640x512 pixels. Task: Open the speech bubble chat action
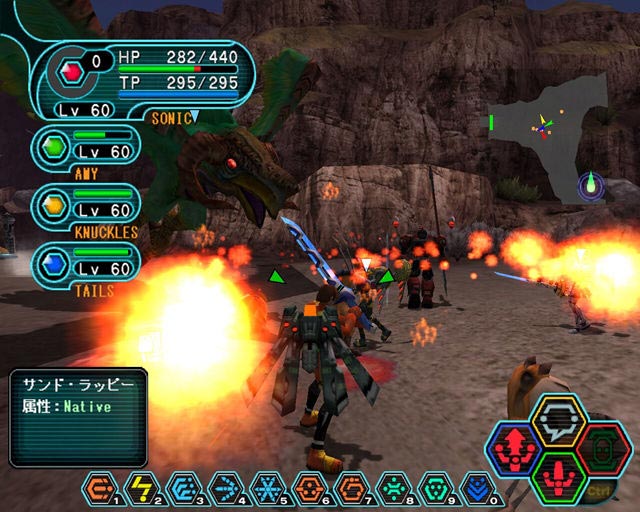[559, 420]
